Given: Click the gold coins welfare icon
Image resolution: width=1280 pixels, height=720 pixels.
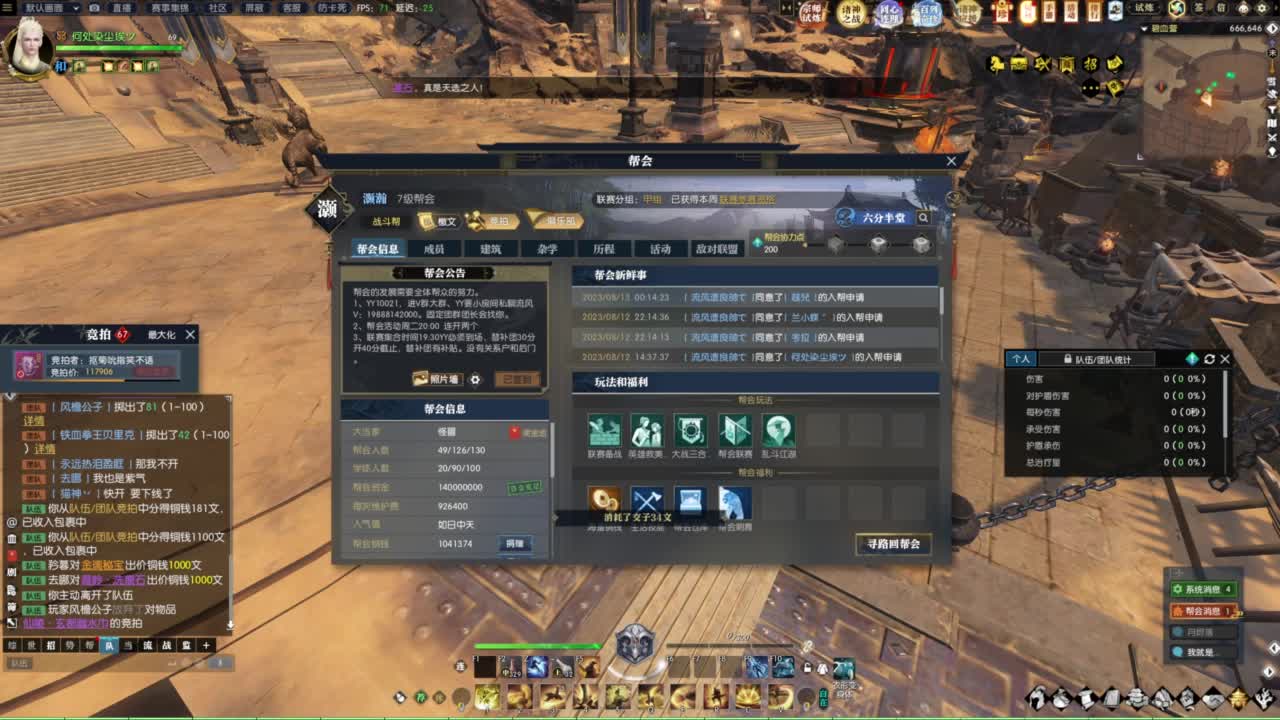Looking at the screenshot, I should click(604, 502).
